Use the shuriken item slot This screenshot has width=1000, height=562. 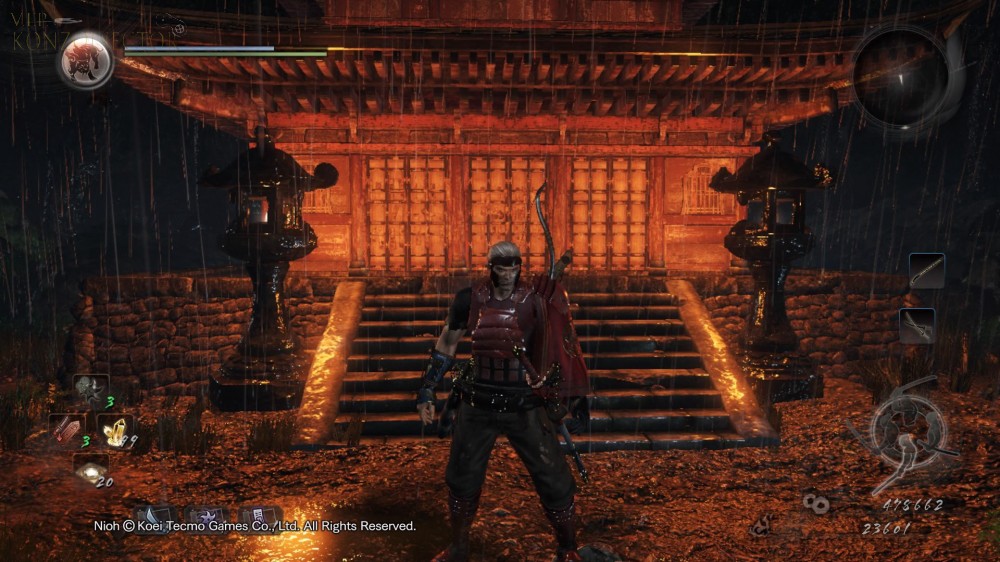(x=90, y=391)
